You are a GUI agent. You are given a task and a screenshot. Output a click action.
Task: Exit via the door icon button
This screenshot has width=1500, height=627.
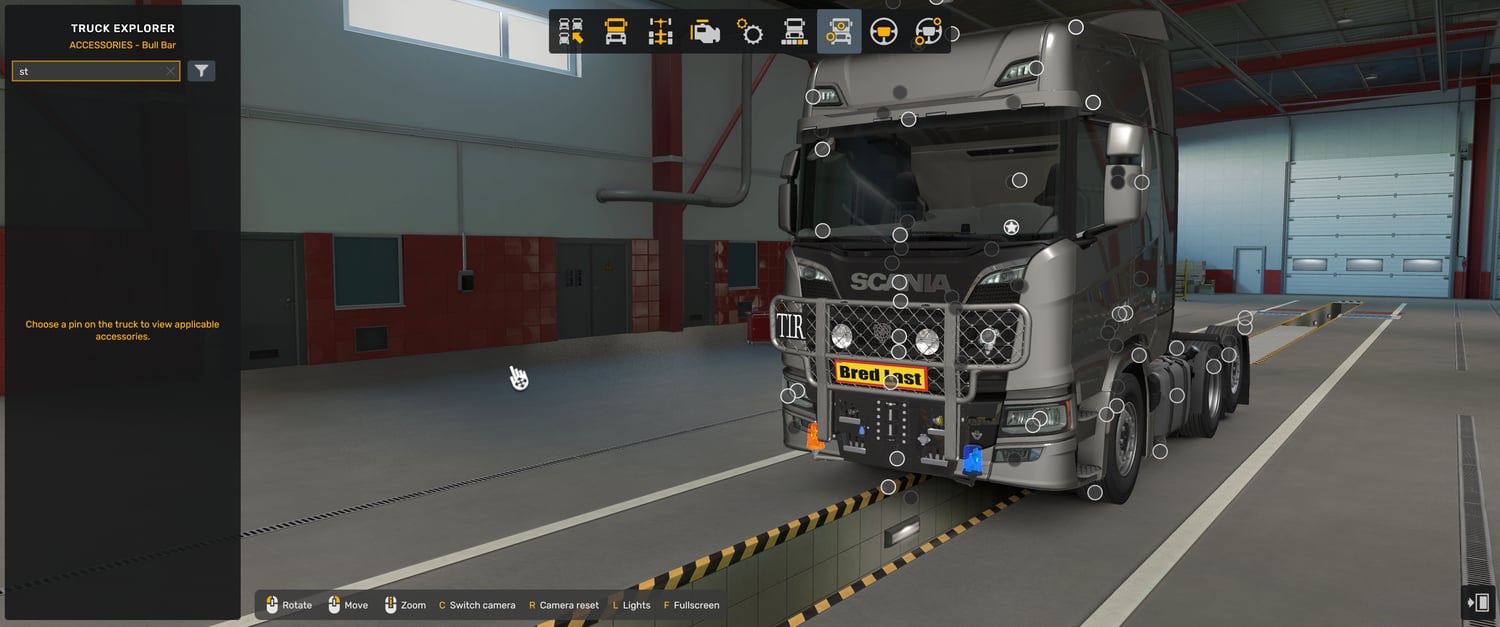pyautogui.click(x=1478, y=602)
